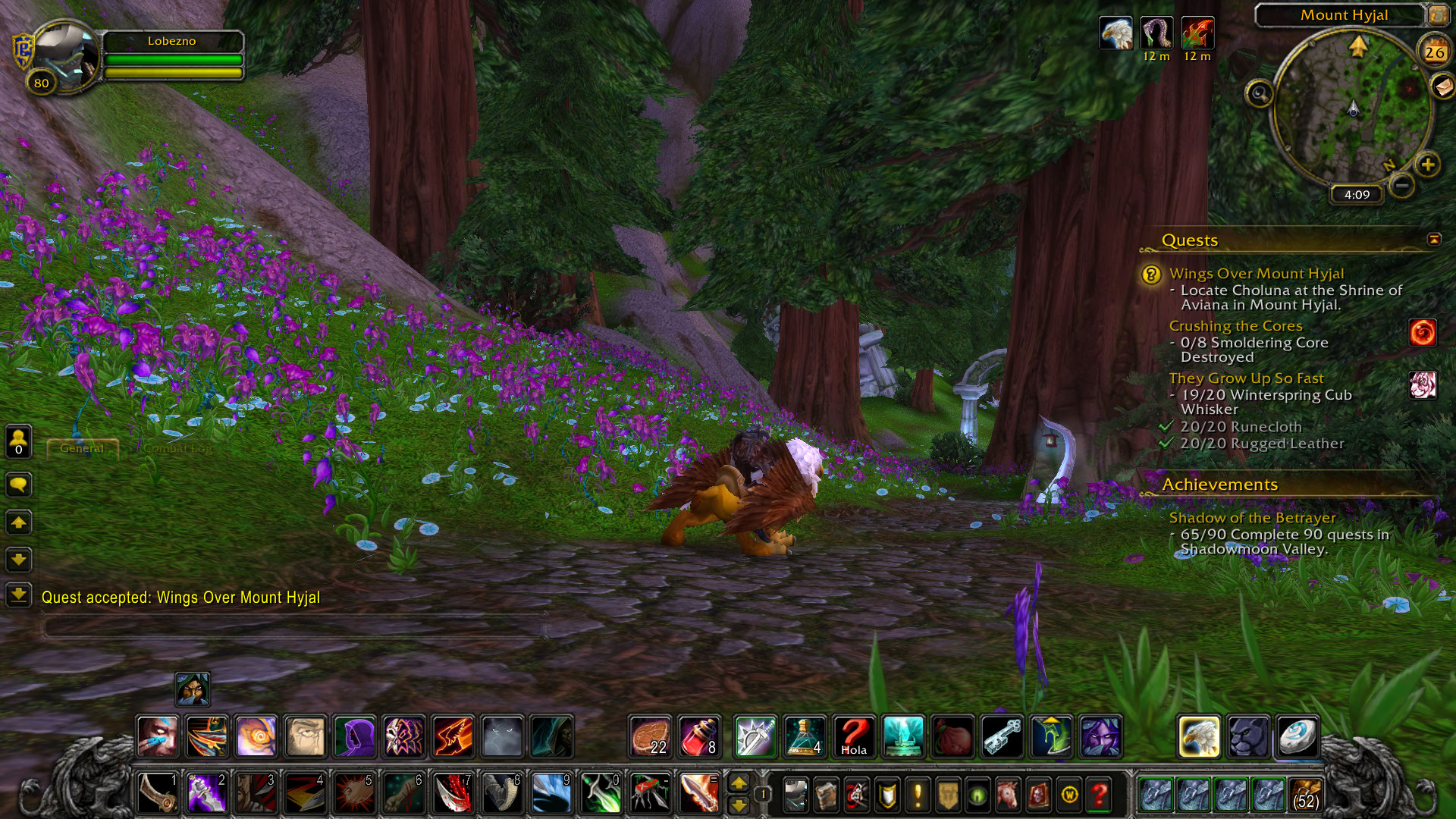Open Shadow of the Betrayer achievement

point(1252,518)
